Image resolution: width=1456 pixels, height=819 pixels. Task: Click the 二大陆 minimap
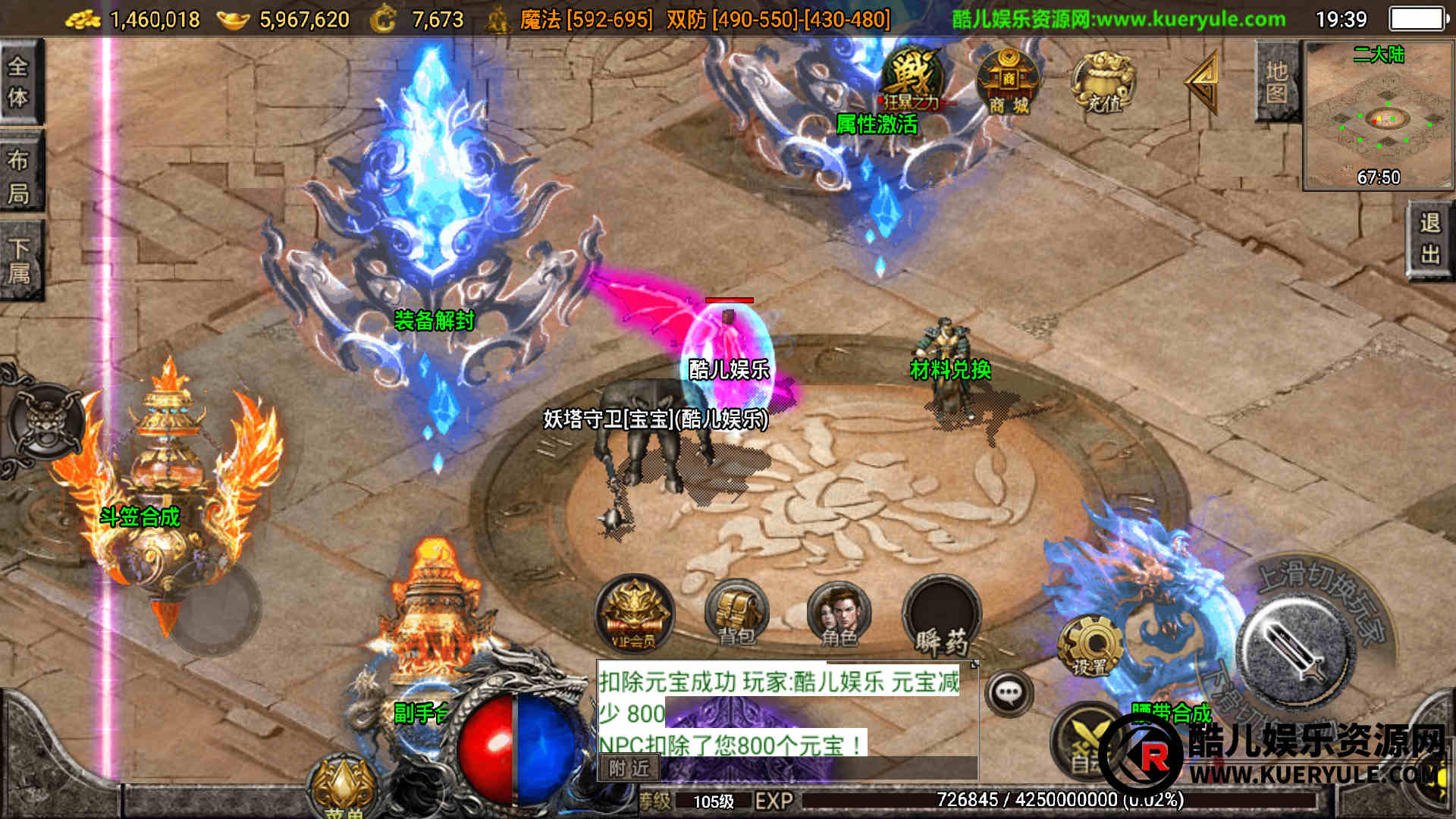coord(1378,115)
